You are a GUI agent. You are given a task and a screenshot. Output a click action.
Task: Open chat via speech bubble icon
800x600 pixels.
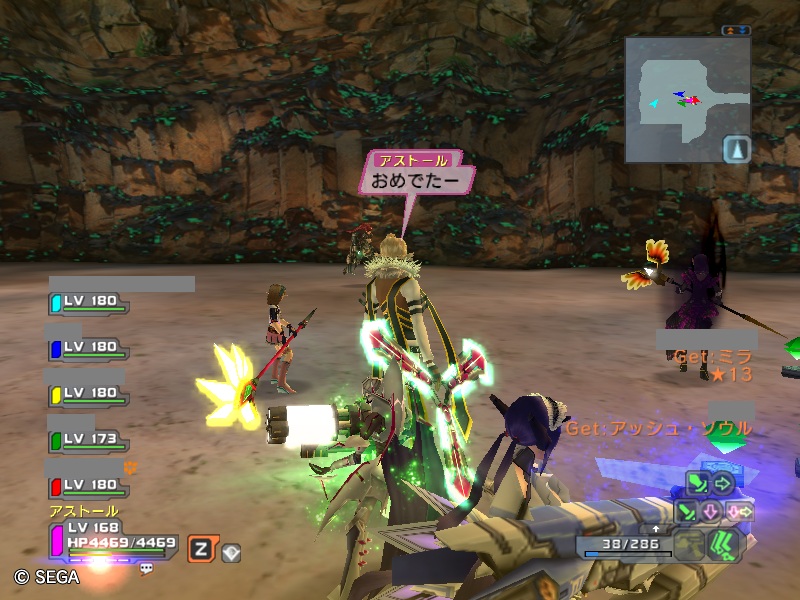point(146,567)
